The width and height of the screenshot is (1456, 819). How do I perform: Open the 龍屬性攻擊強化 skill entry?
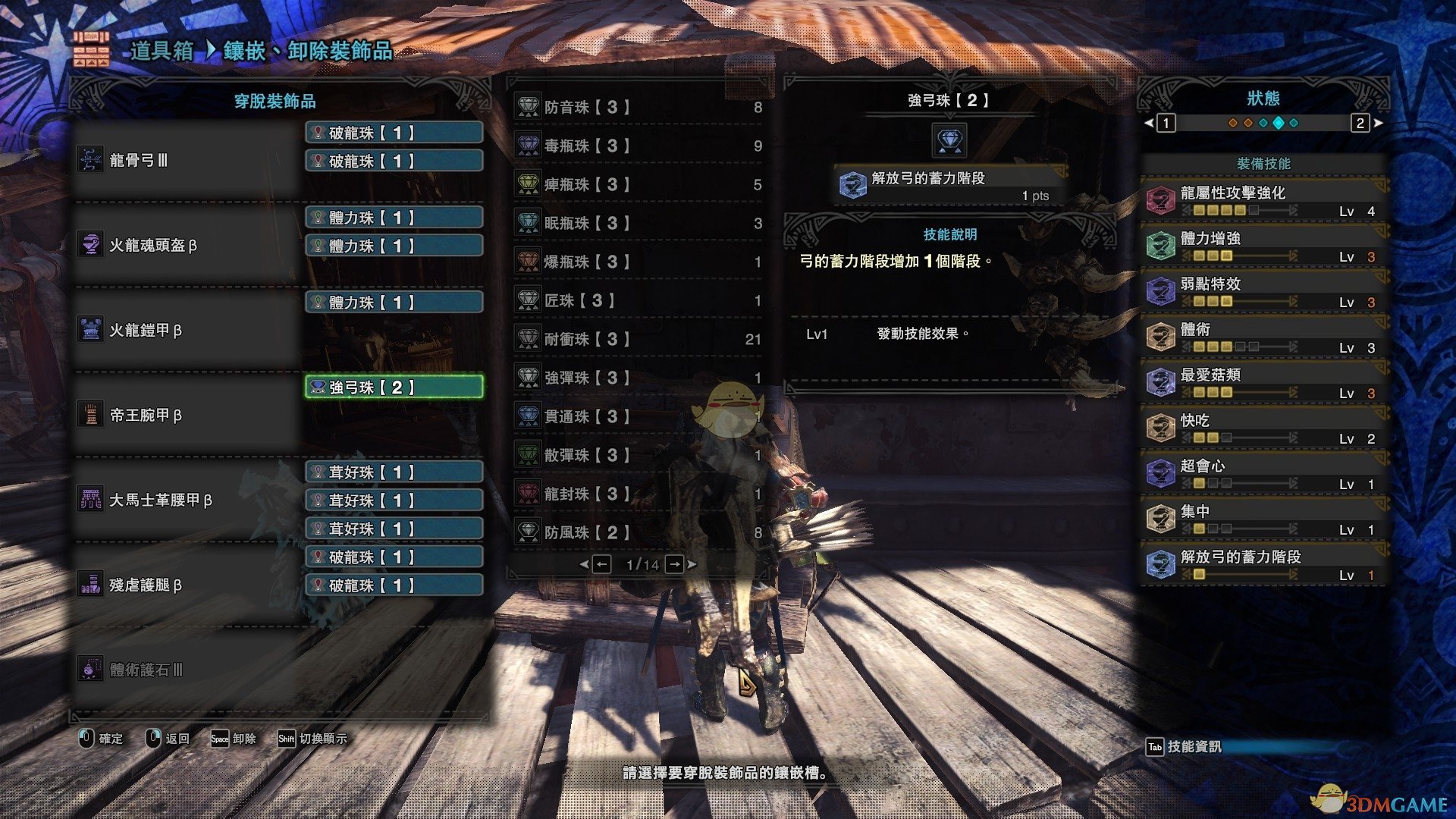point(1263,201)
